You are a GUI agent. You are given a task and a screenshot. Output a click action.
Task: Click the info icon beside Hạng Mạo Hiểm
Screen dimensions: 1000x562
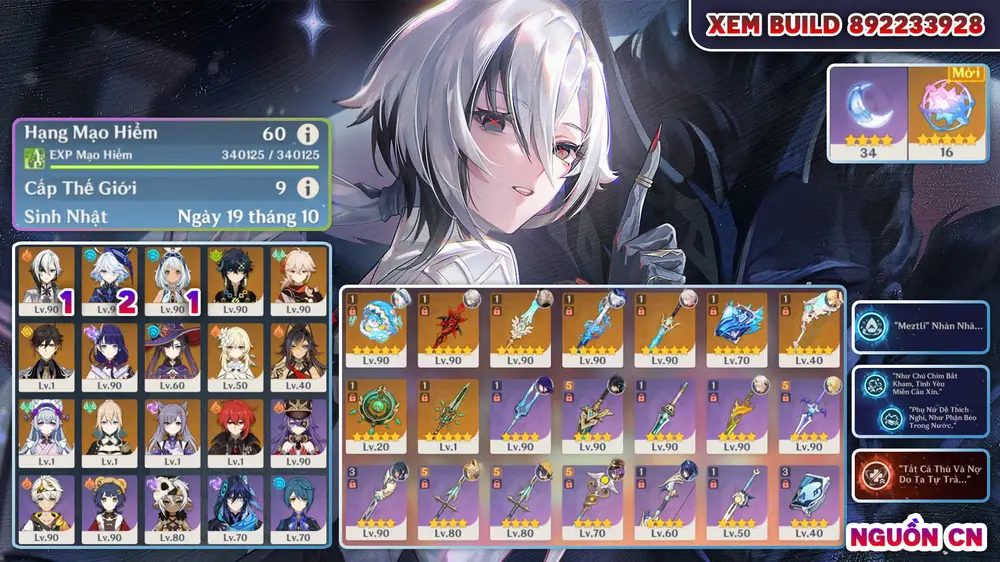pos(308,134)
